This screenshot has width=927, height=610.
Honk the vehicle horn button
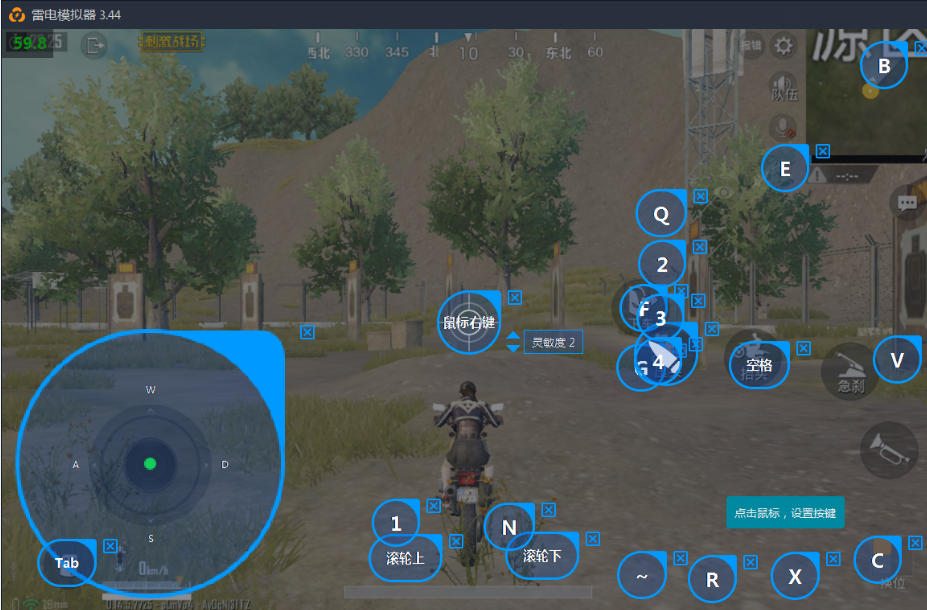point(888,449)
